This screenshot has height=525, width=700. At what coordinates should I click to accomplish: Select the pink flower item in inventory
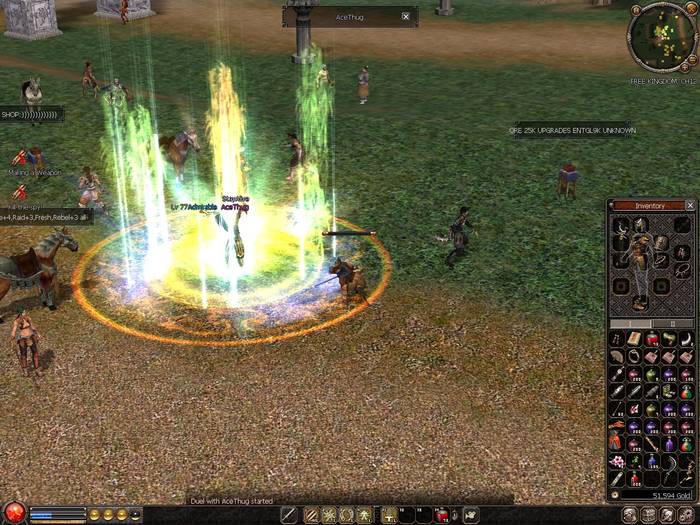pyautogui.click(x=617, y=461)
